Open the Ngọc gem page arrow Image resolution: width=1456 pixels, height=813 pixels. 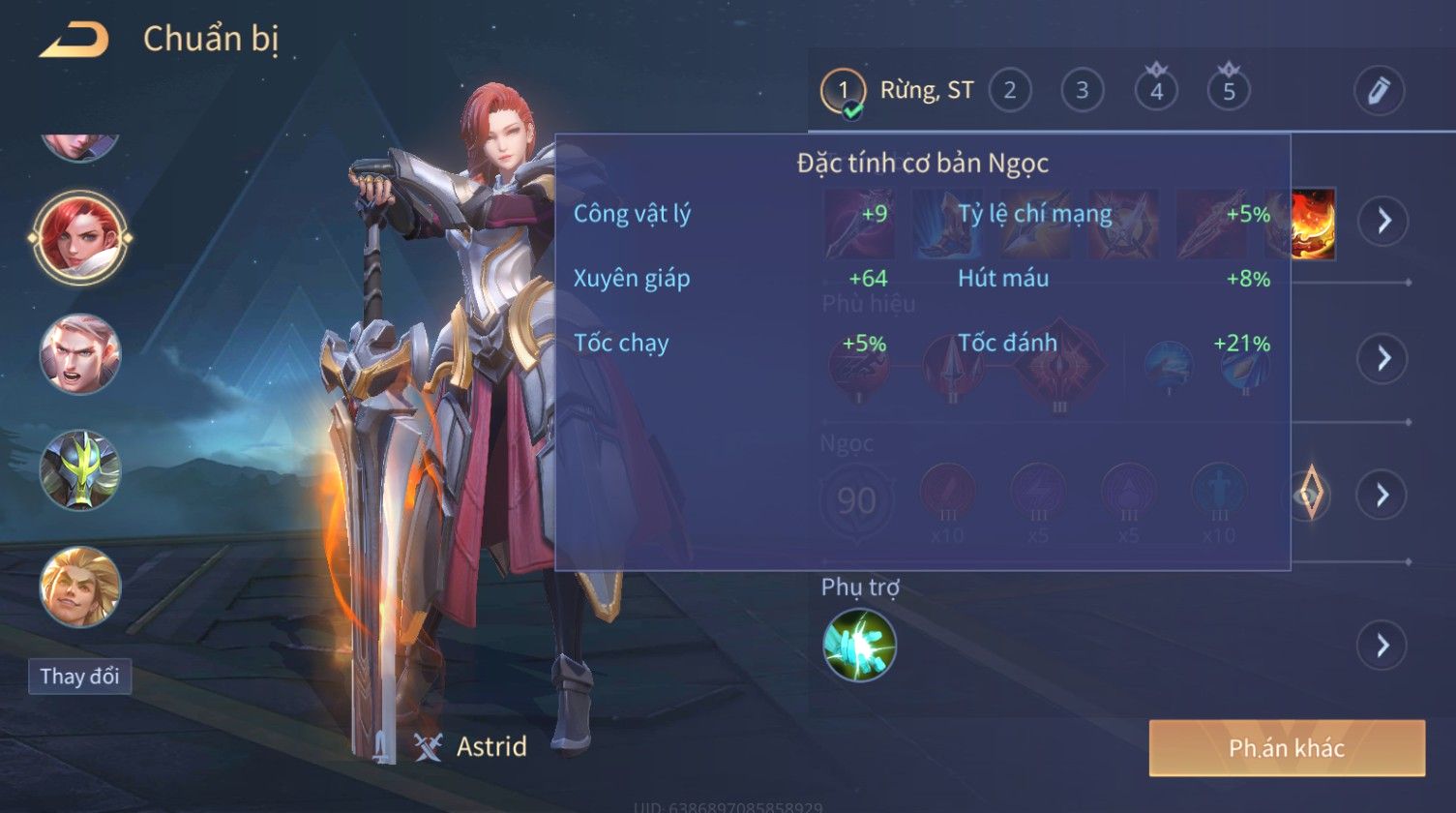point(1382,495)
